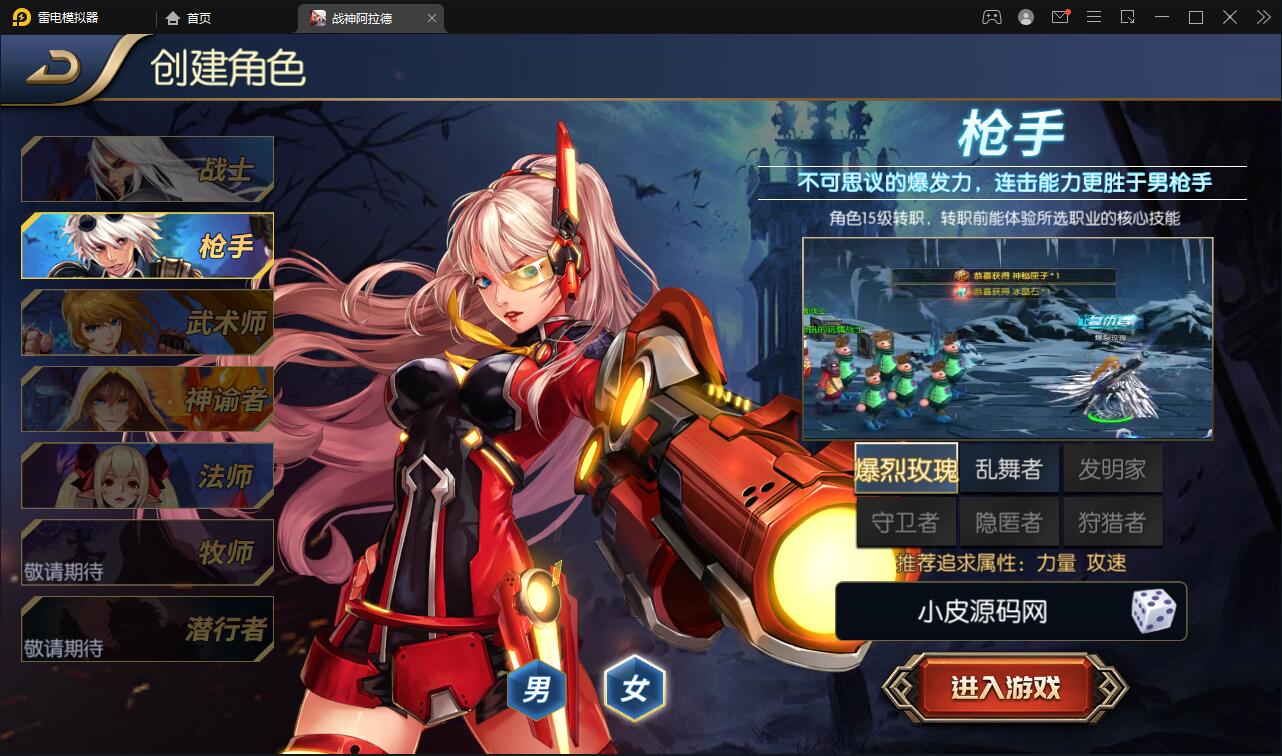Open messages via the envelope notification icon
Screen dimensions: 1282x756
pos(1060,17)
